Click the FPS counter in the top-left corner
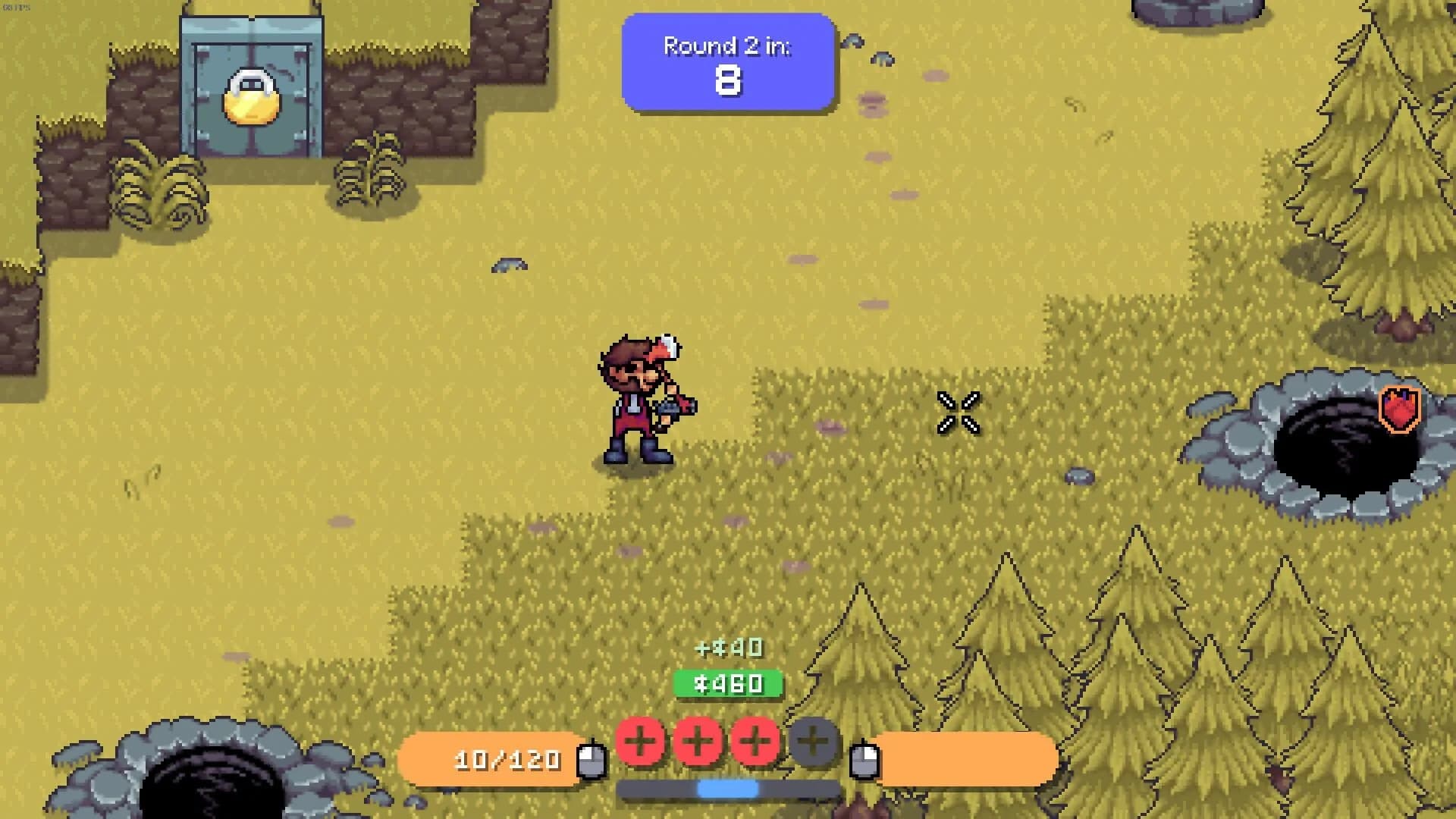 [x=17, y=7]
